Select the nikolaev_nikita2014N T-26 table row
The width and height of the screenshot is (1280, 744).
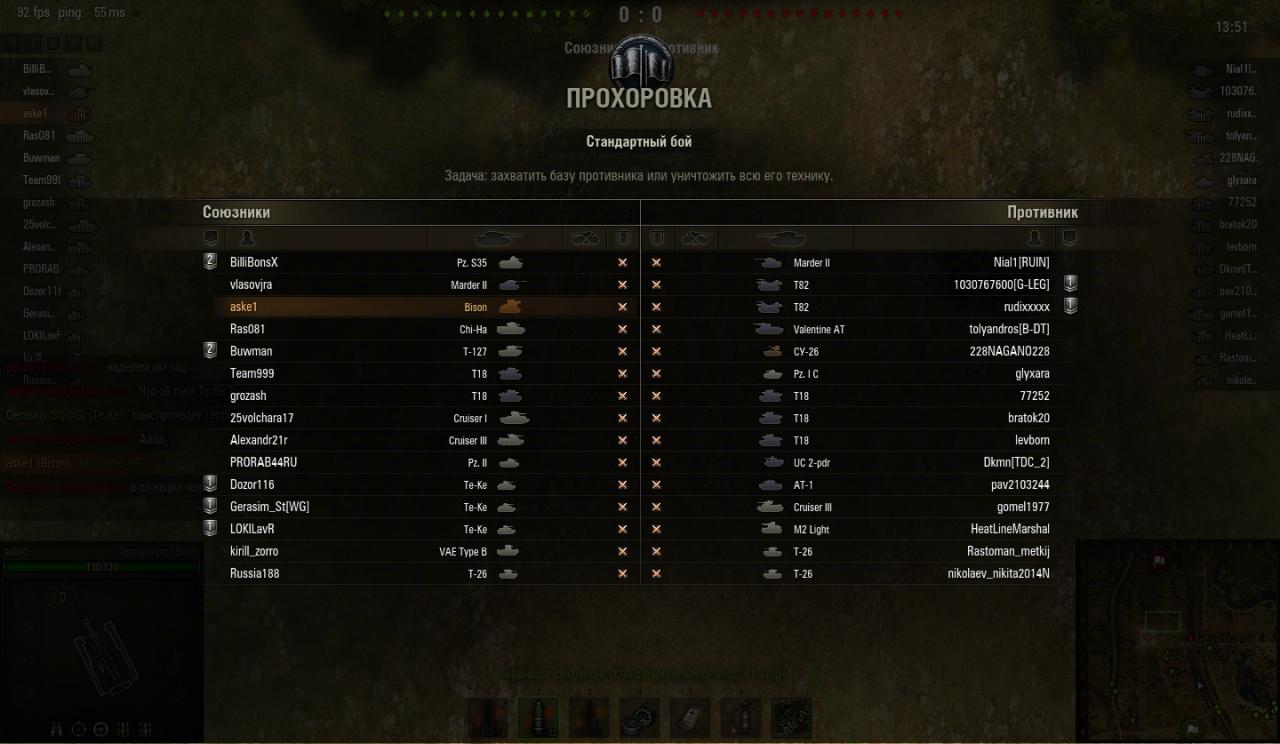click(x=860, y=574)
